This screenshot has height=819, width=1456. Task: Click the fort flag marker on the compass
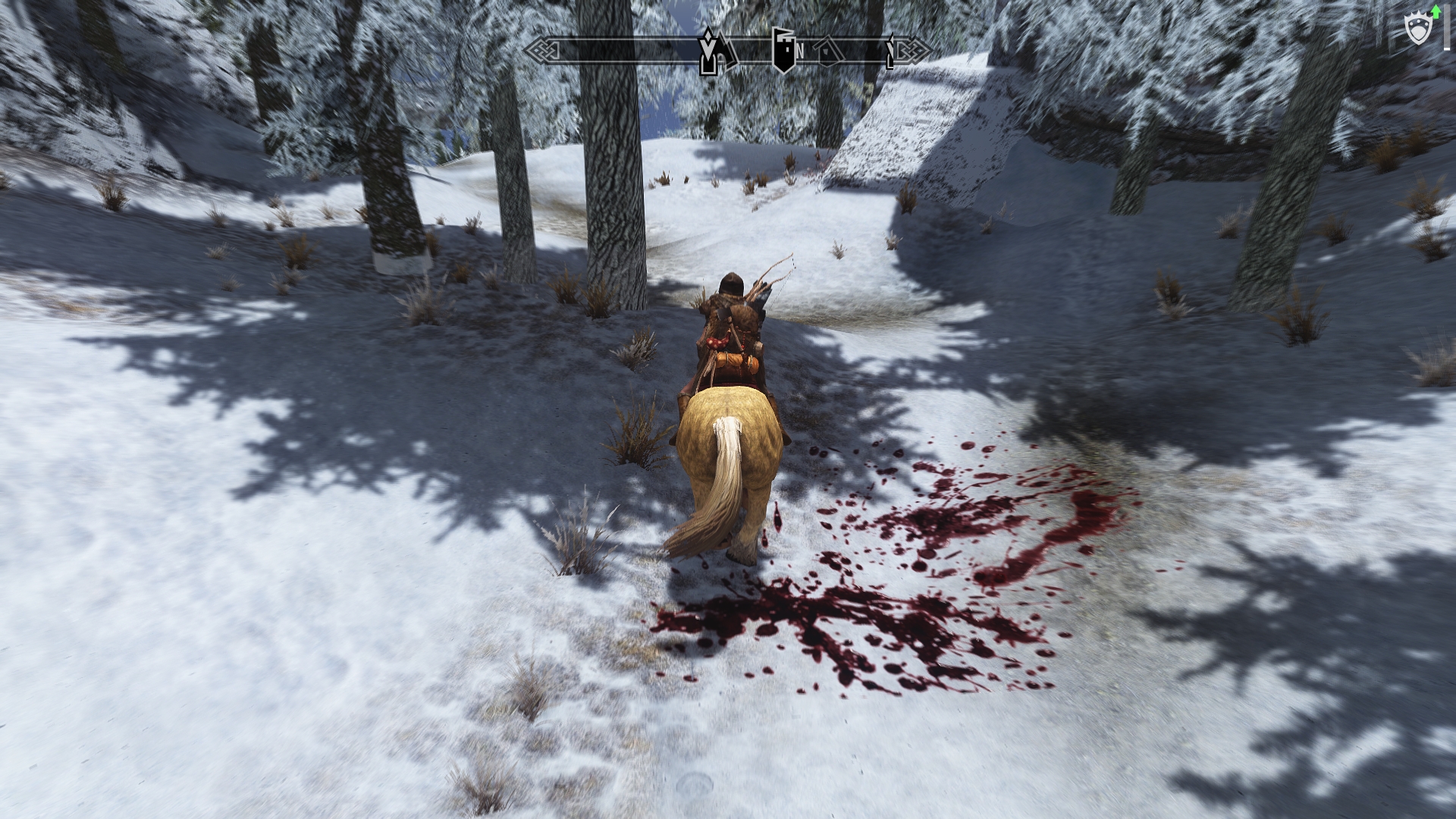coord(783,50)
